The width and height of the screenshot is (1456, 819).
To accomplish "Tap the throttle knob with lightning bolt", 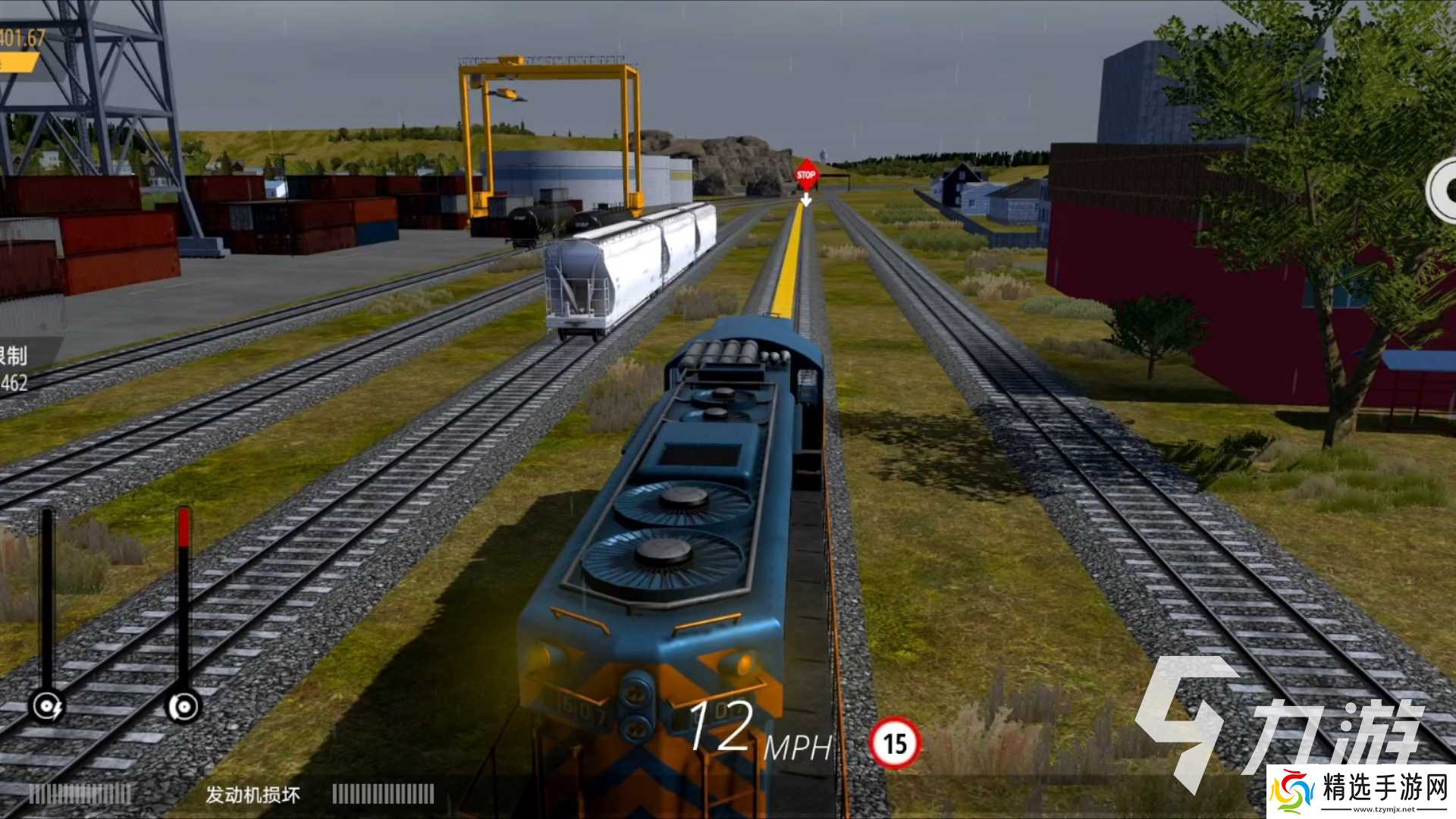I will [47, 708].
